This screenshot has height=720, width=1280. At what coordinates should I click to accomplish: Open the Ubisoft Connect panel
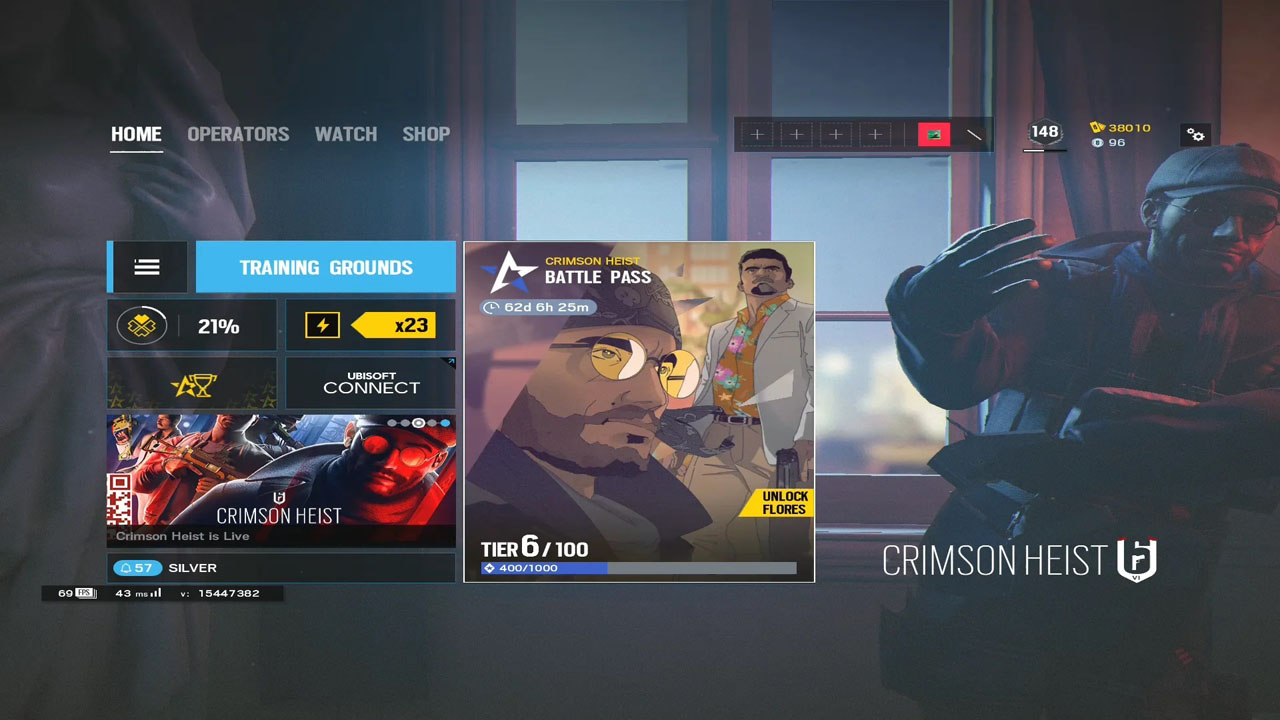370,383
